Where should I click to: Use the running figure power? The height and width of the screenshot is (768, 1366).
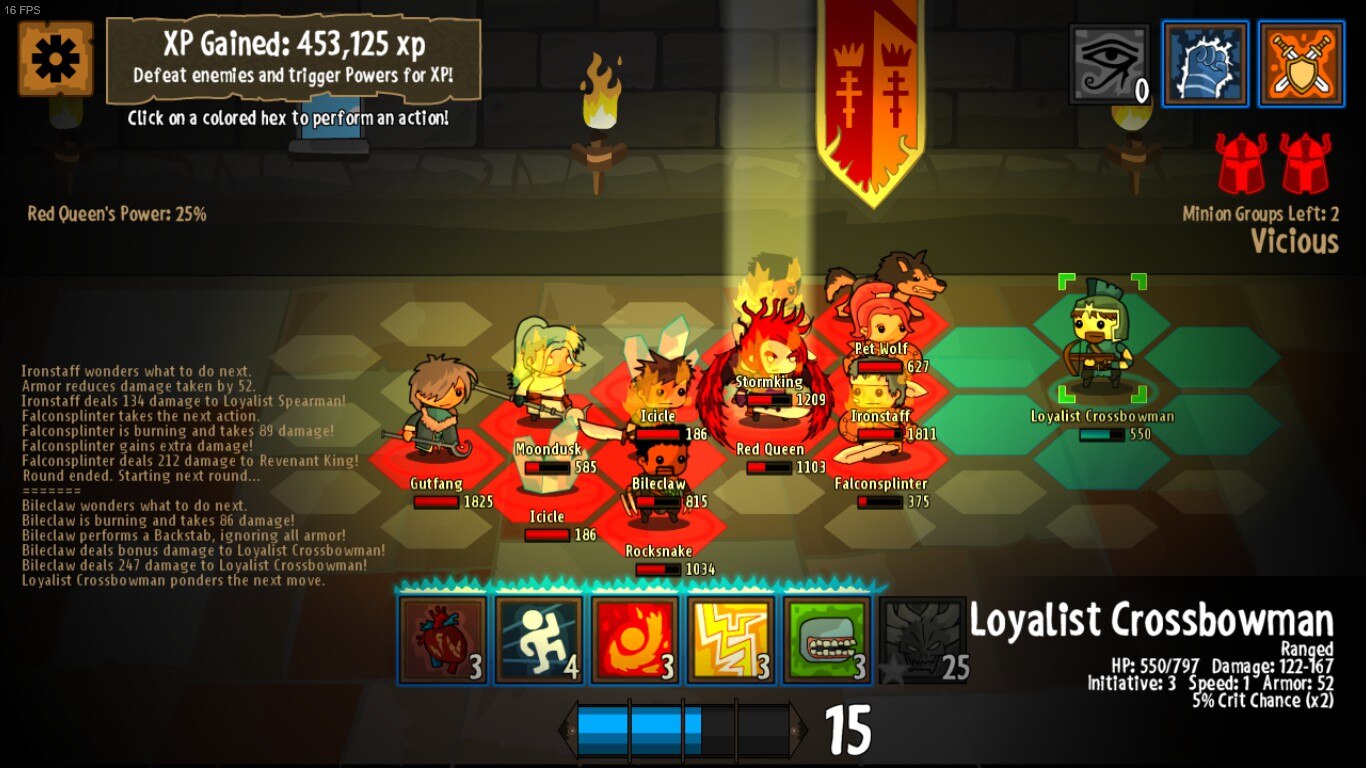(x=539, y=640)
